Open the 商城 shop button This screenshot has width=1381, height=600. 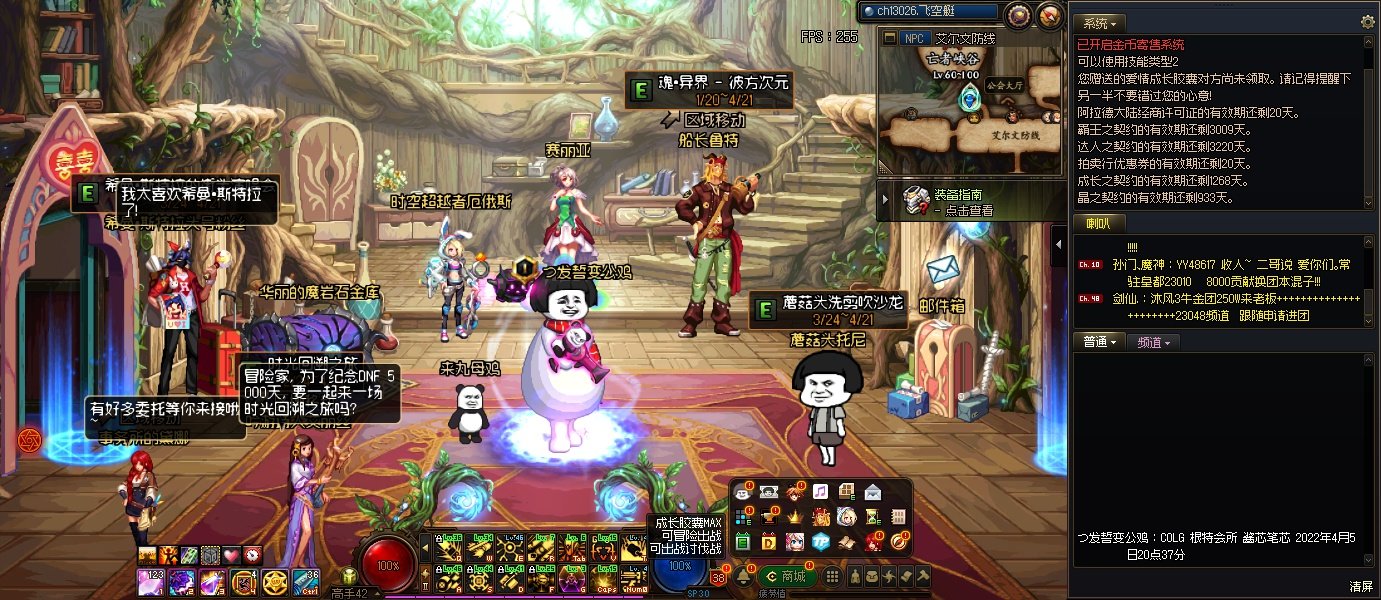click(x=786, y=576)
